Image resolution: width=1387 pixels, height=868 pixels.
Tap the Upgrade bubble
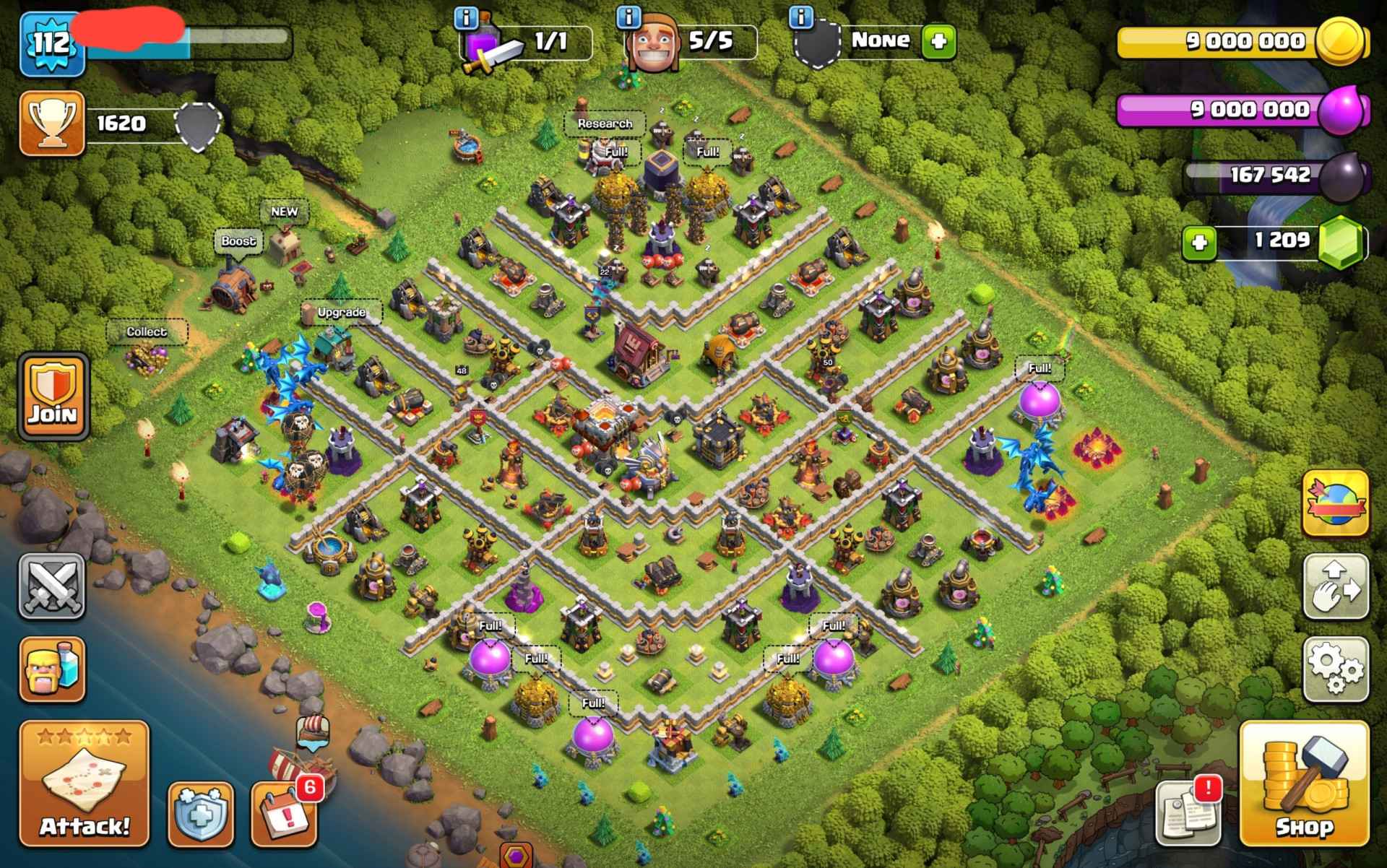[341, 312]
